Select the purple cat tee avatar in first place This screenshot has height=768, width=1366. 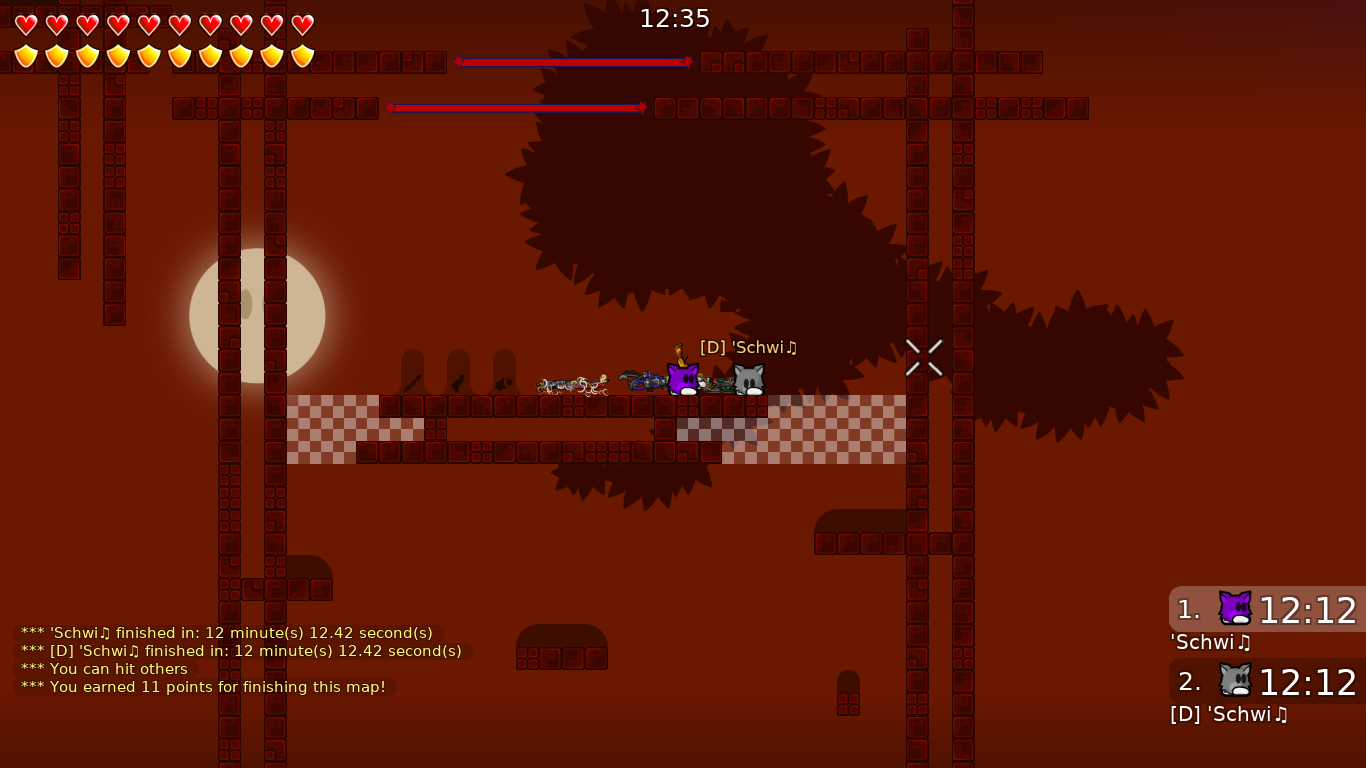click(1236, 608)
